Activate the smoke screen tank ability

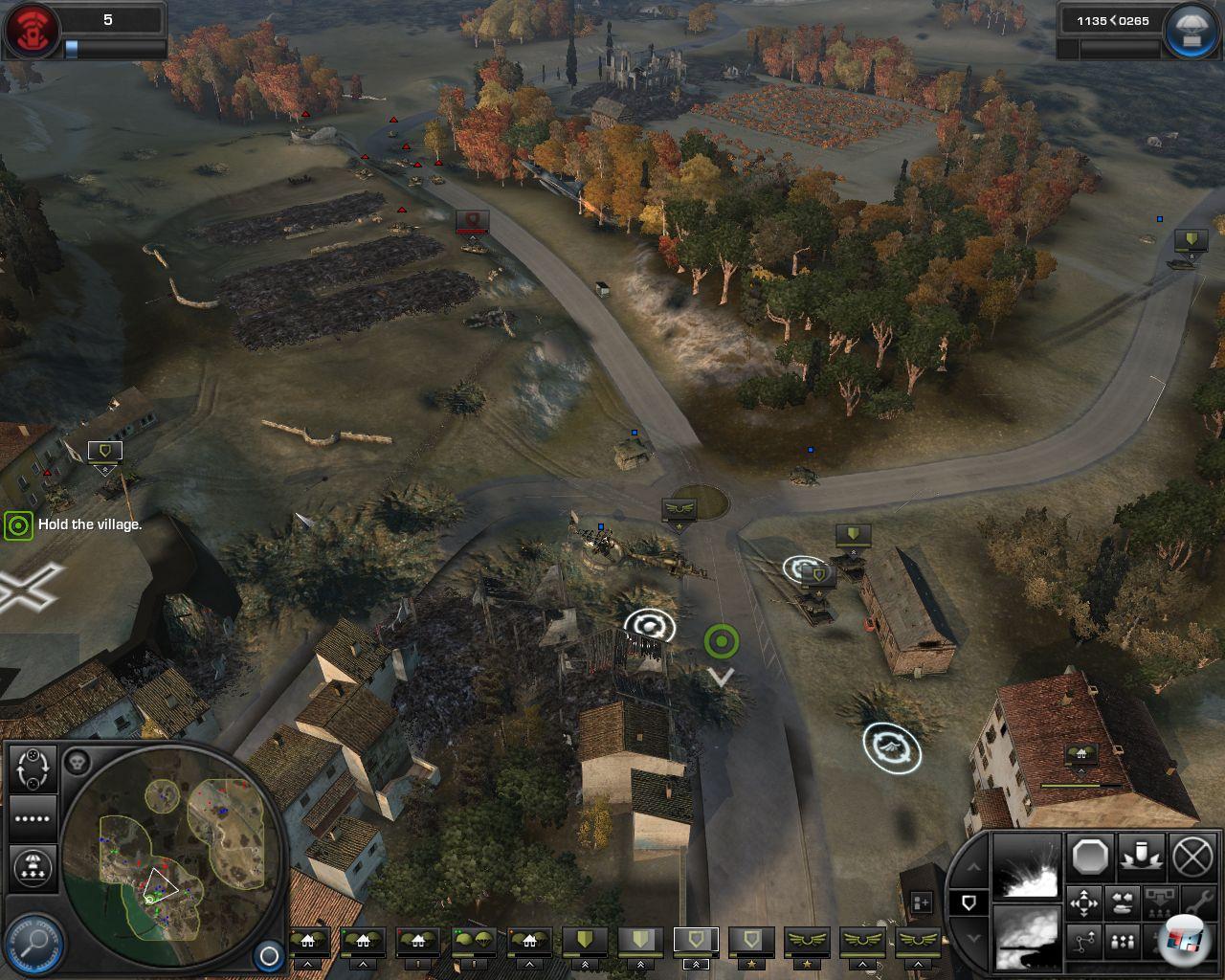1027,936
